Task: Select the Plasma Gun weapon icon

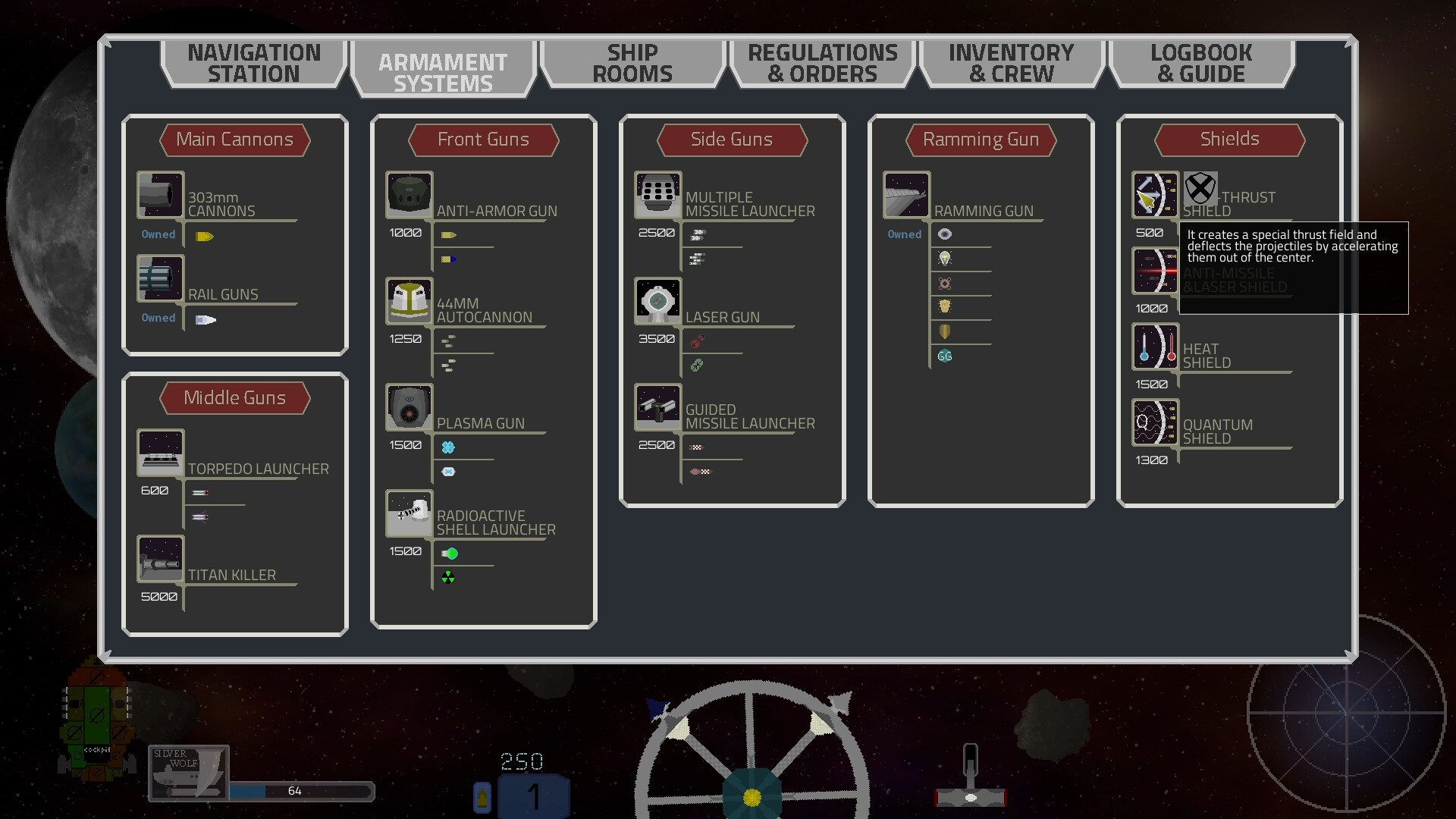Action: pyautogui.click(x=409, y=406)
